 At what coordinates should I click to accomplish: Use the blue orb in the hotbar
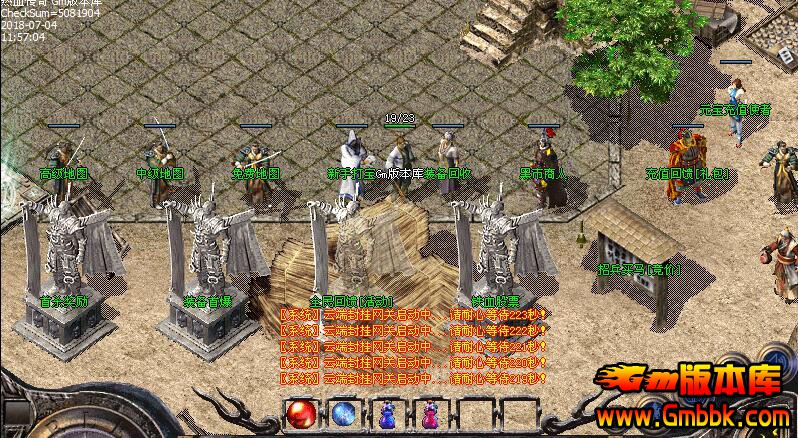[x=343, y=413]
